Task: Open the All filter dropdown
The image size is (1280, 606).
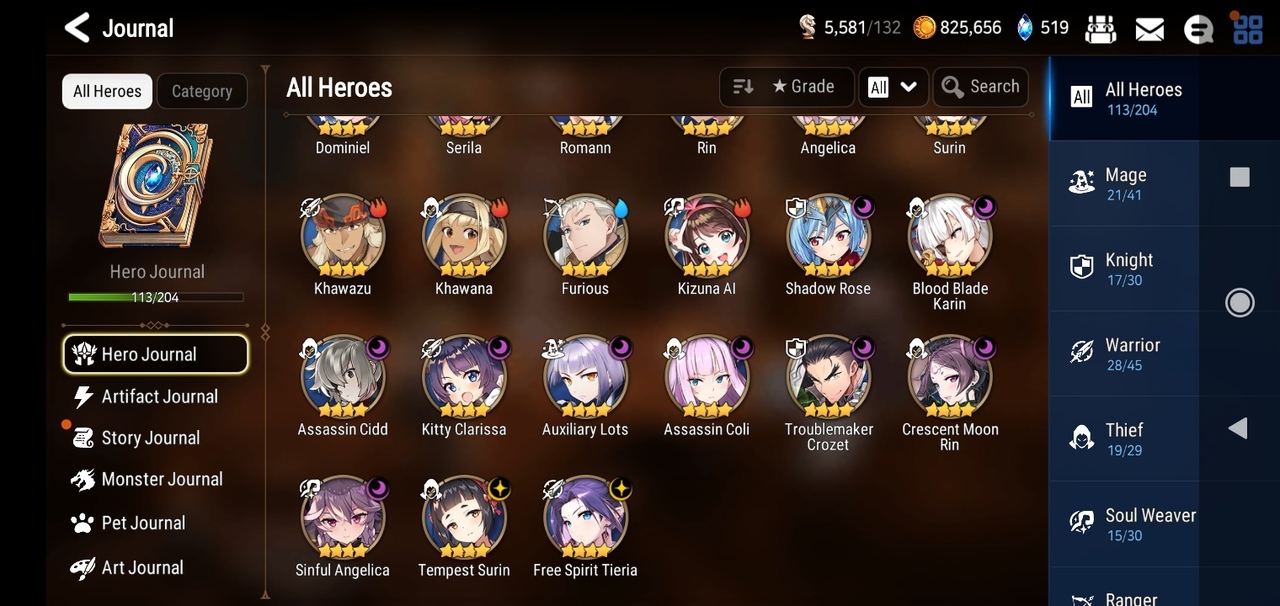Action: (893, 87)
